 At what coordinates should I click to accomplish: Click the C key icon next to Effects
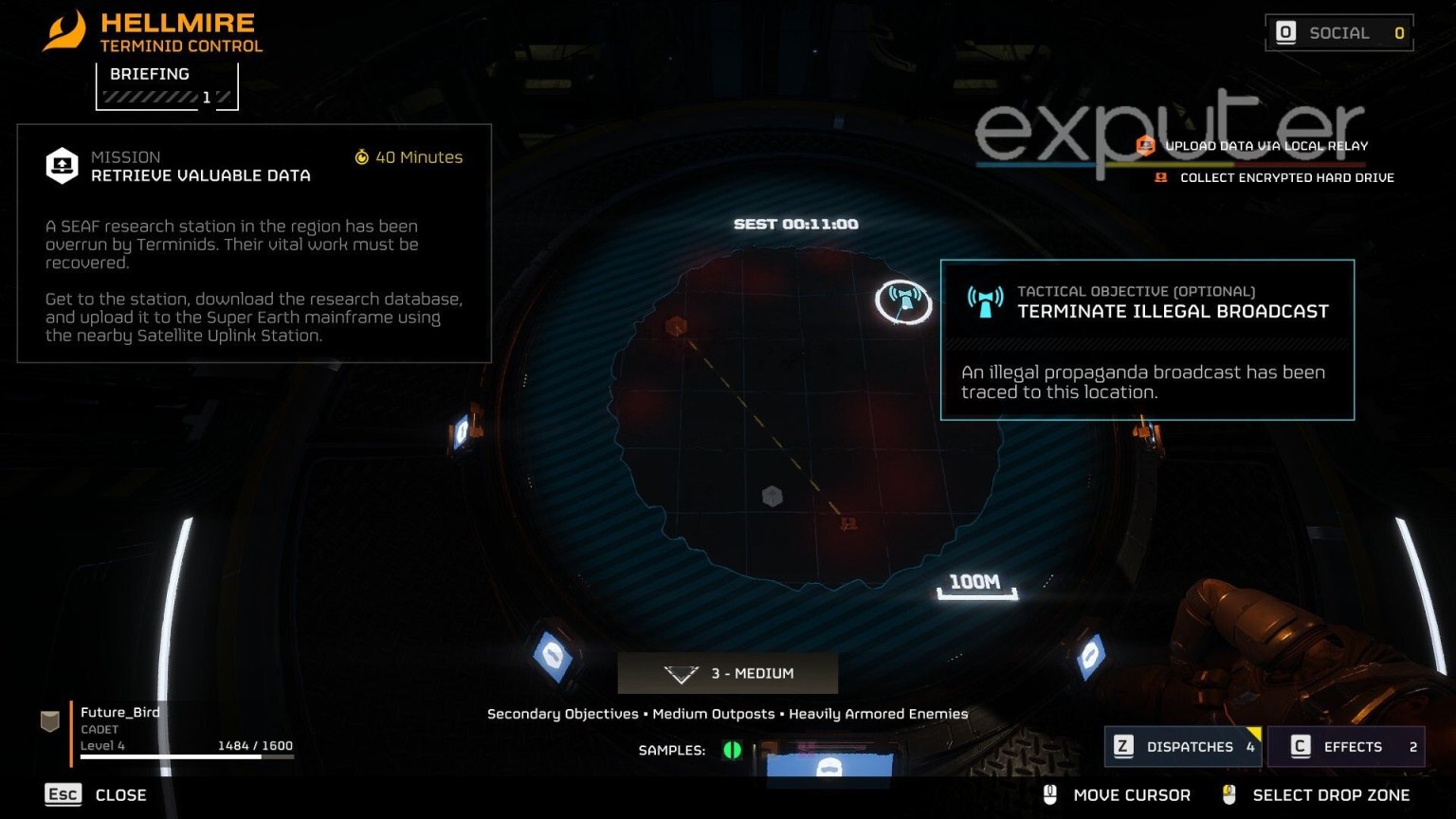1299,746
